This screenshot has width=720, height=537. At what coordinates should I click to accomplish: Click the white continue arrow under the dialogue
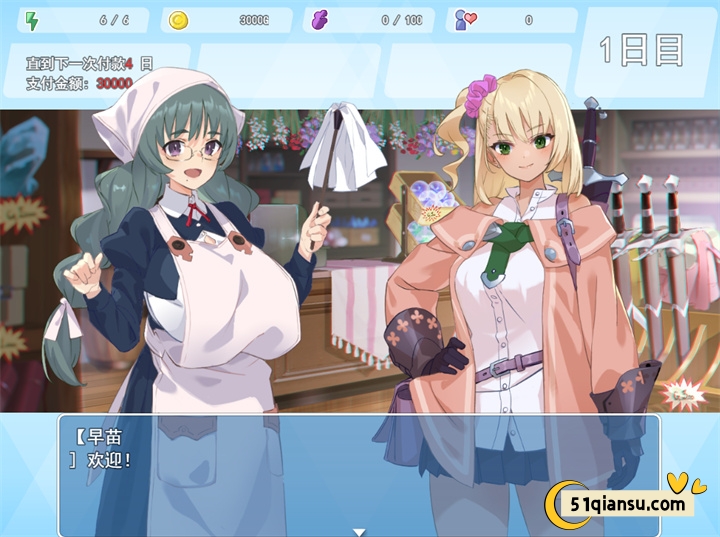pos(359,531)
